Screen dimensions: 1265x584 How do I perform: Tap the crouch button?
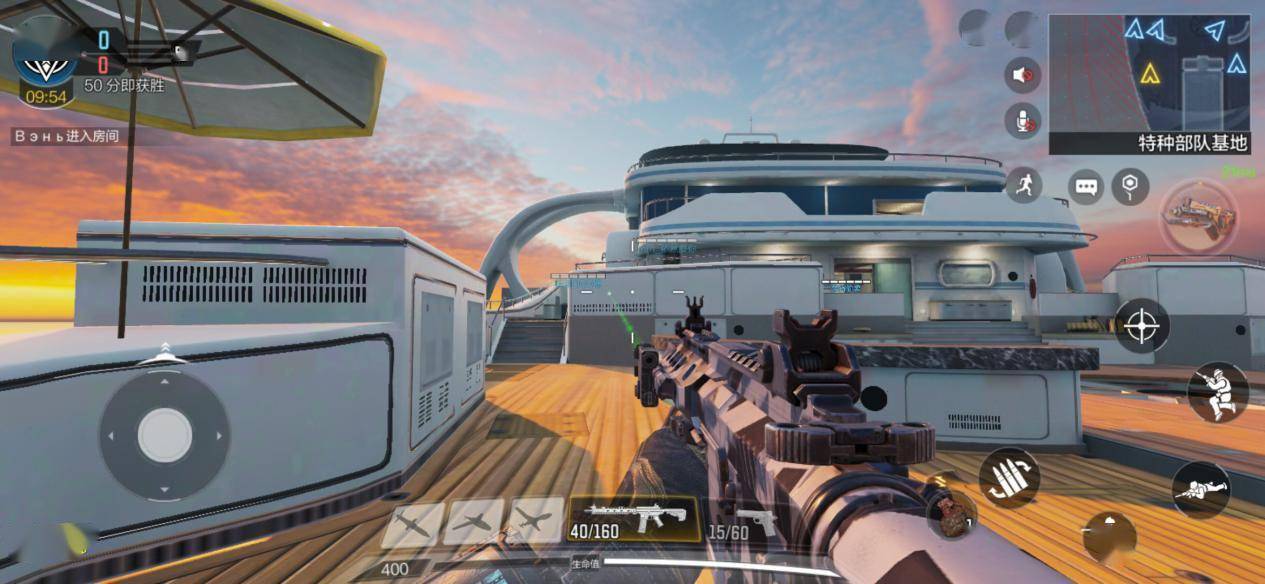tap(1217, 391)
